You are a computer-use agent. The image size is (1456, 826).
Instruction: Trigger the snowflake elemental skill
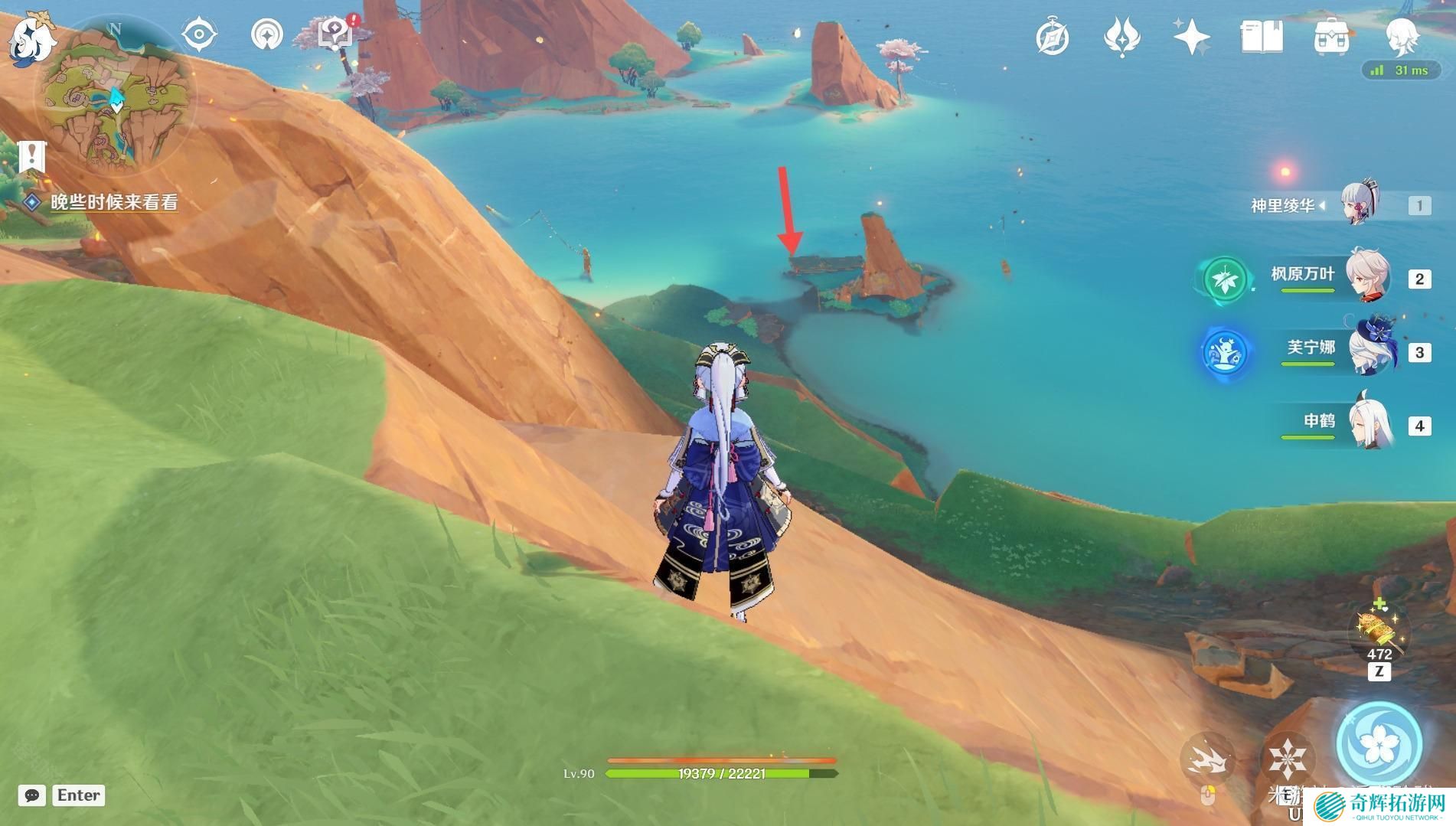click(1287, 759)
